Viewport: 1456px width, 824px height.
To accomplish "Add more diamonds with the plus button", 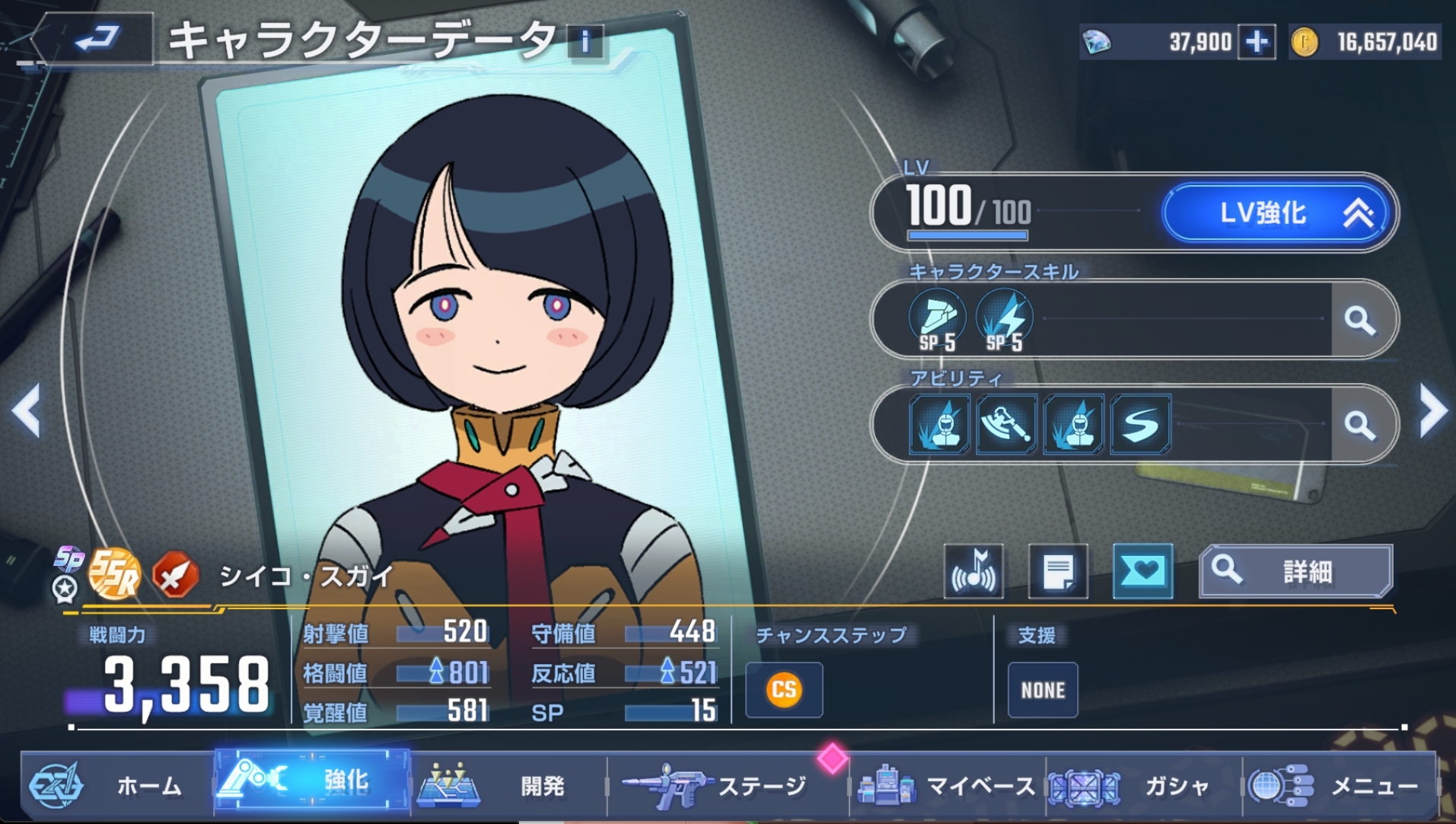I will tap(1257, 42).
